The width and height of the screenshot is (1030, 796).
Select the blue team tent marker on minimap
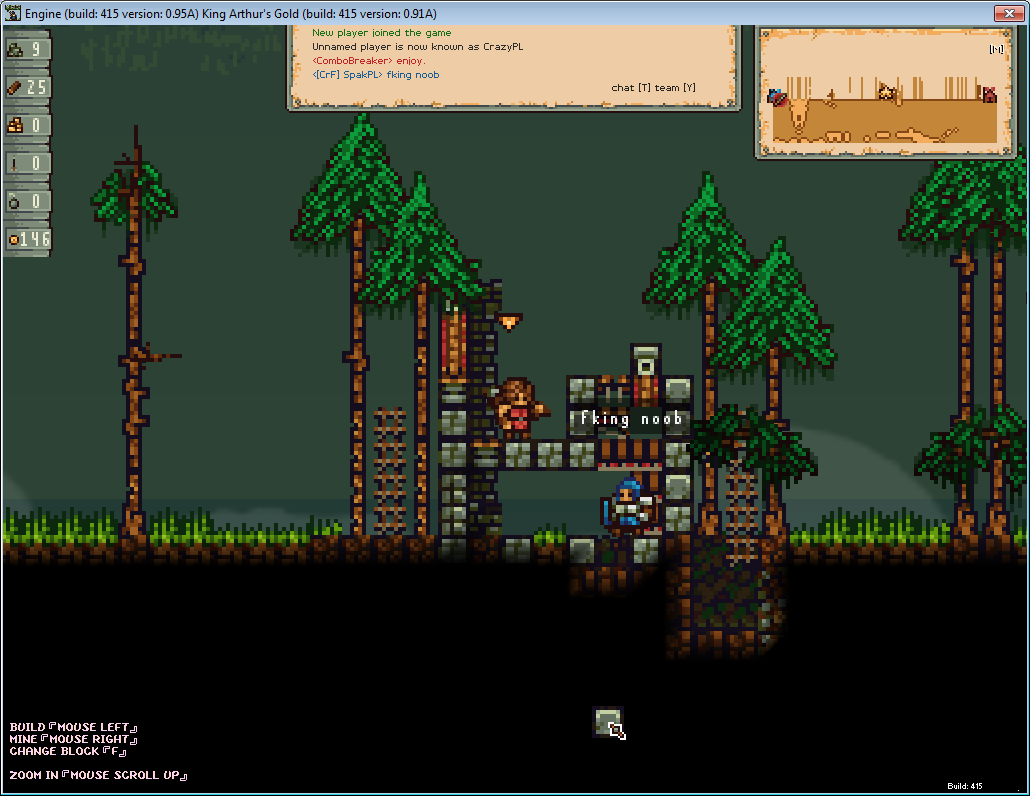pyautogui.click(x=778, y=97)
